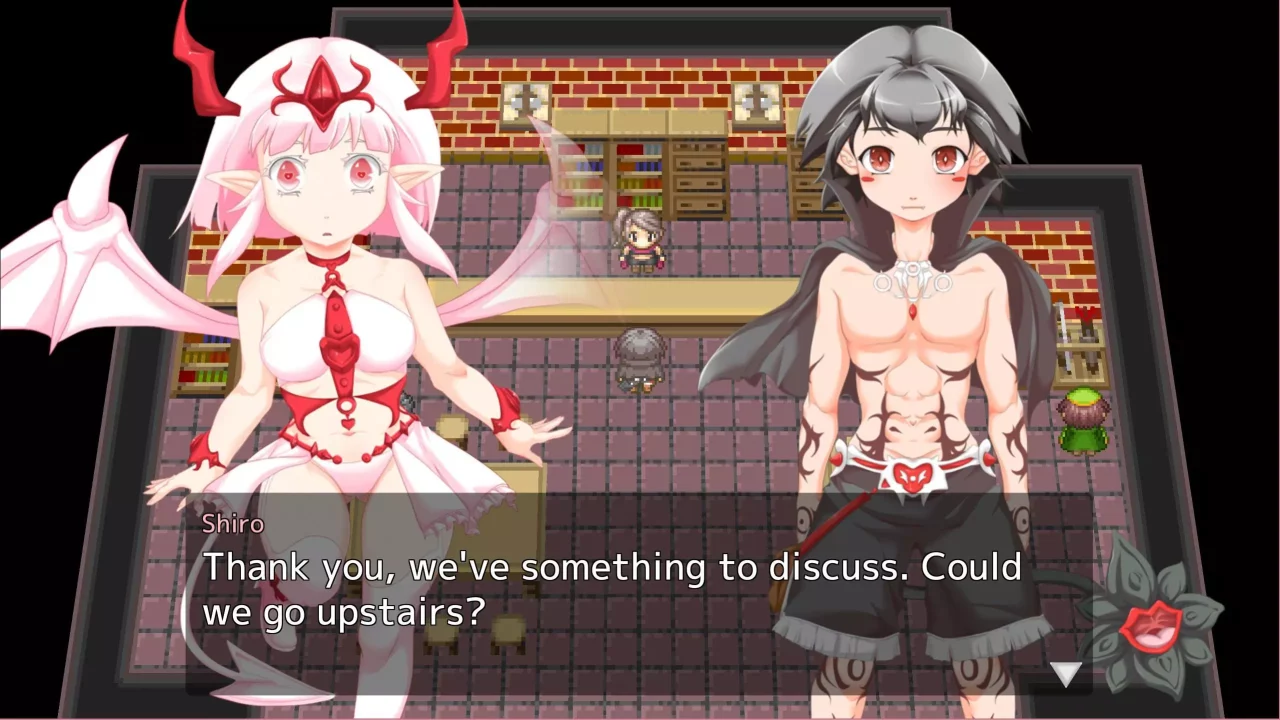Click the Shiro name label

click(232, 523)
